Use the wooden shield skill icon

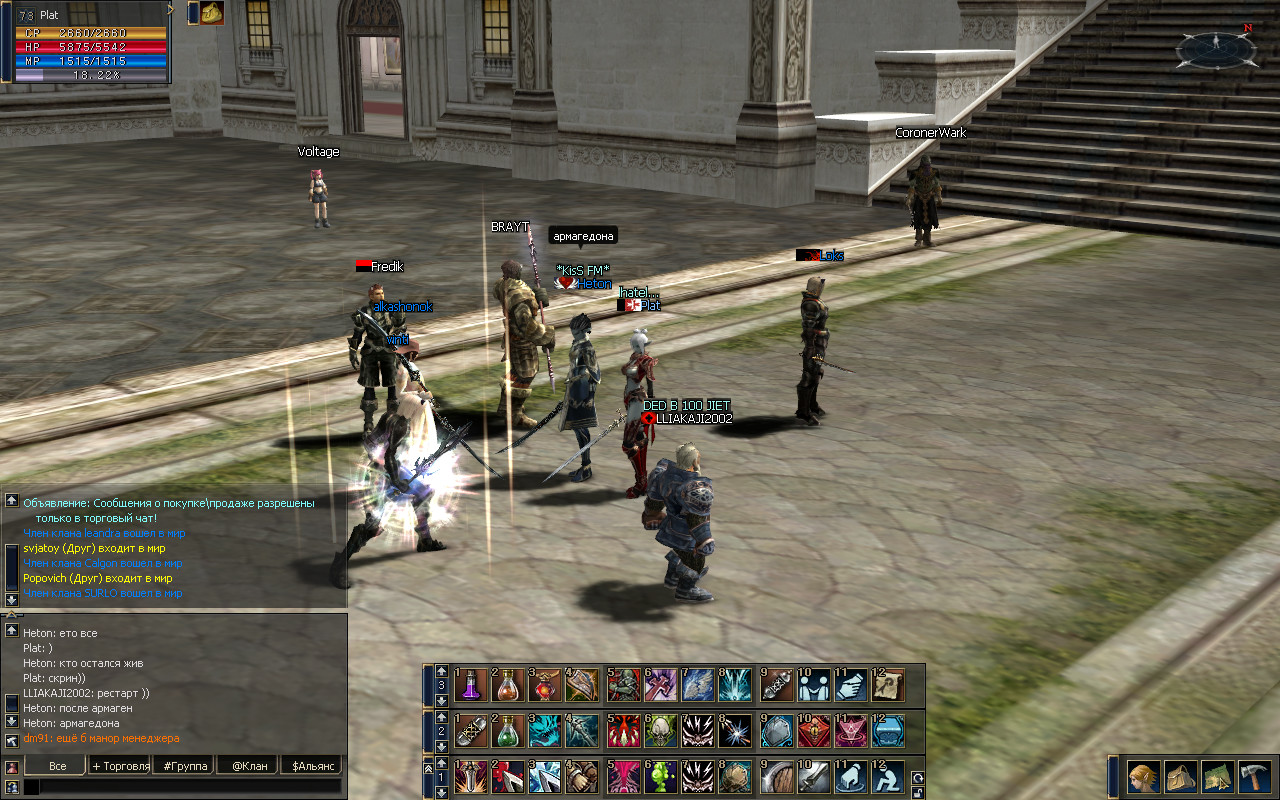tap(779, 777)
